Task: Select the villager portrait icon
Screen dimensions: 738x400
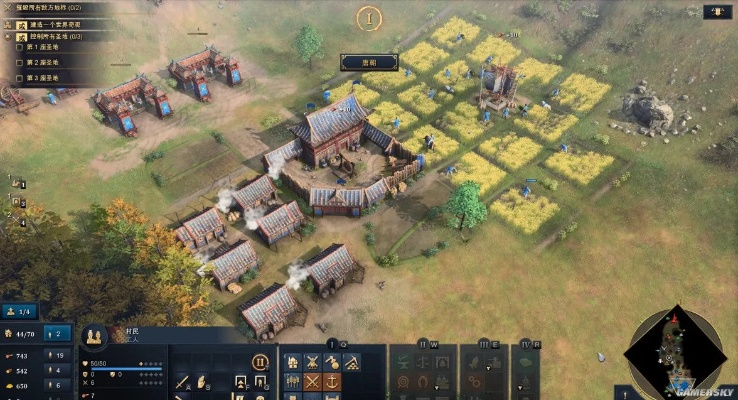Action: pyautogui.click(x=94, y=336)
